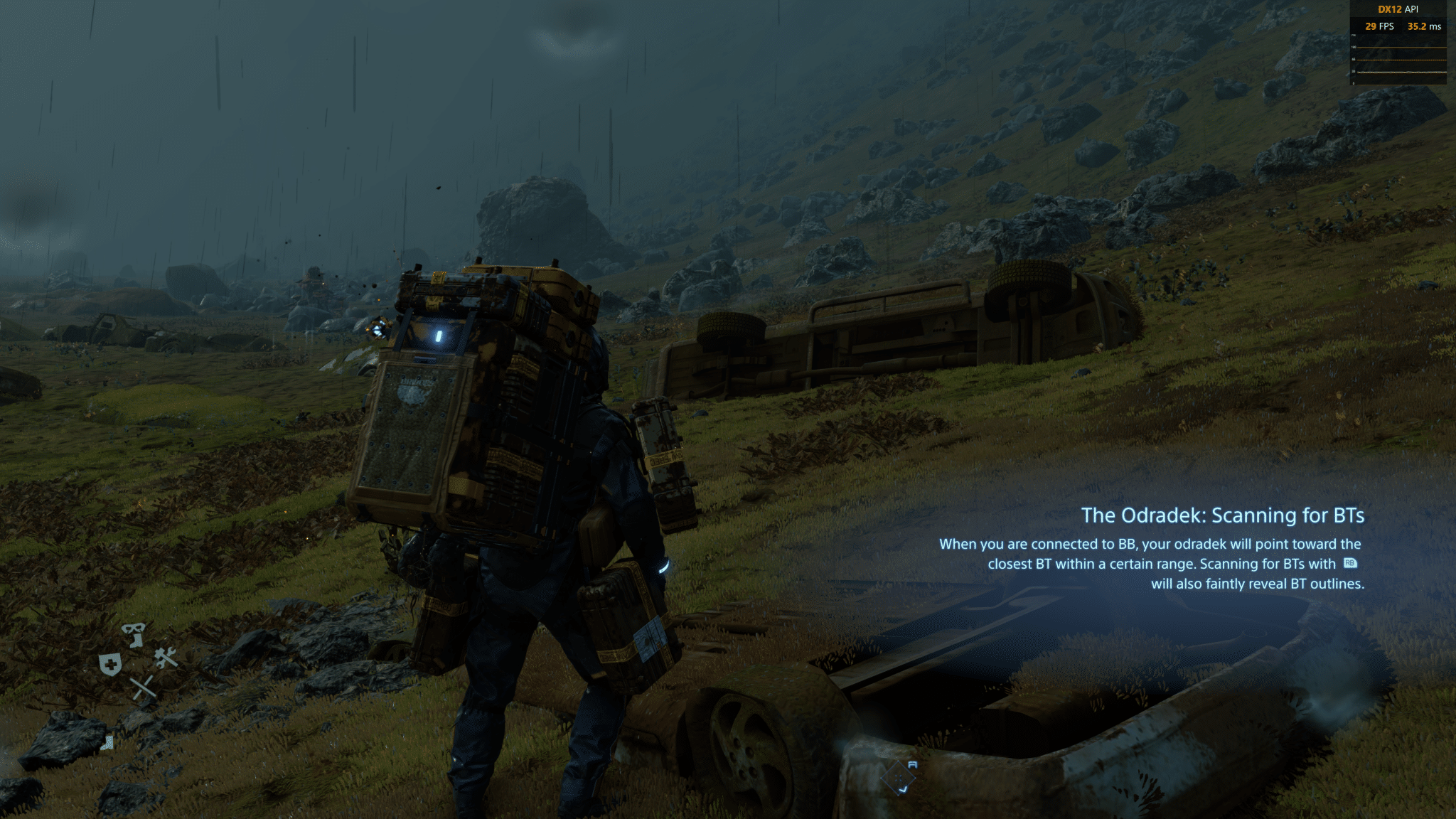Open the mask and boots equipment wheel
Image resolution: width=1456 pixels, height=819 pixels.
[134, 633]
